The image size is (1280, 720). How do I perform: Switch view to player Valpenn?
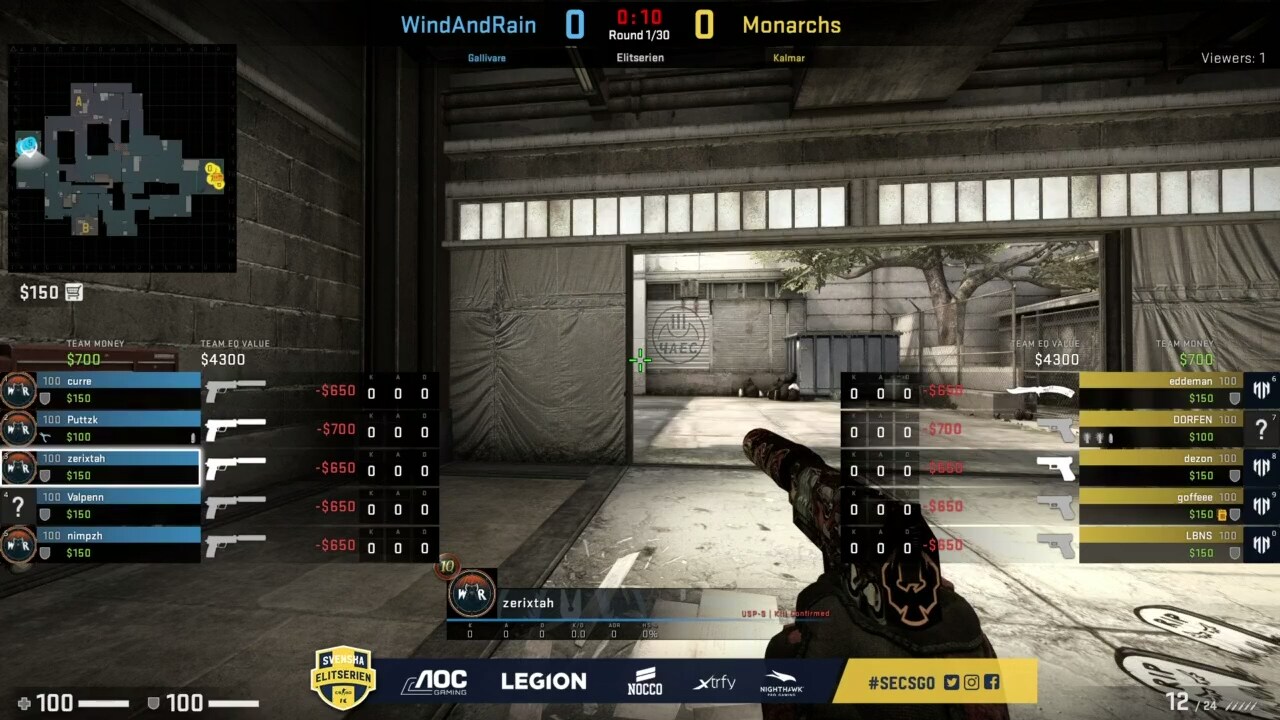coord(118,505)
